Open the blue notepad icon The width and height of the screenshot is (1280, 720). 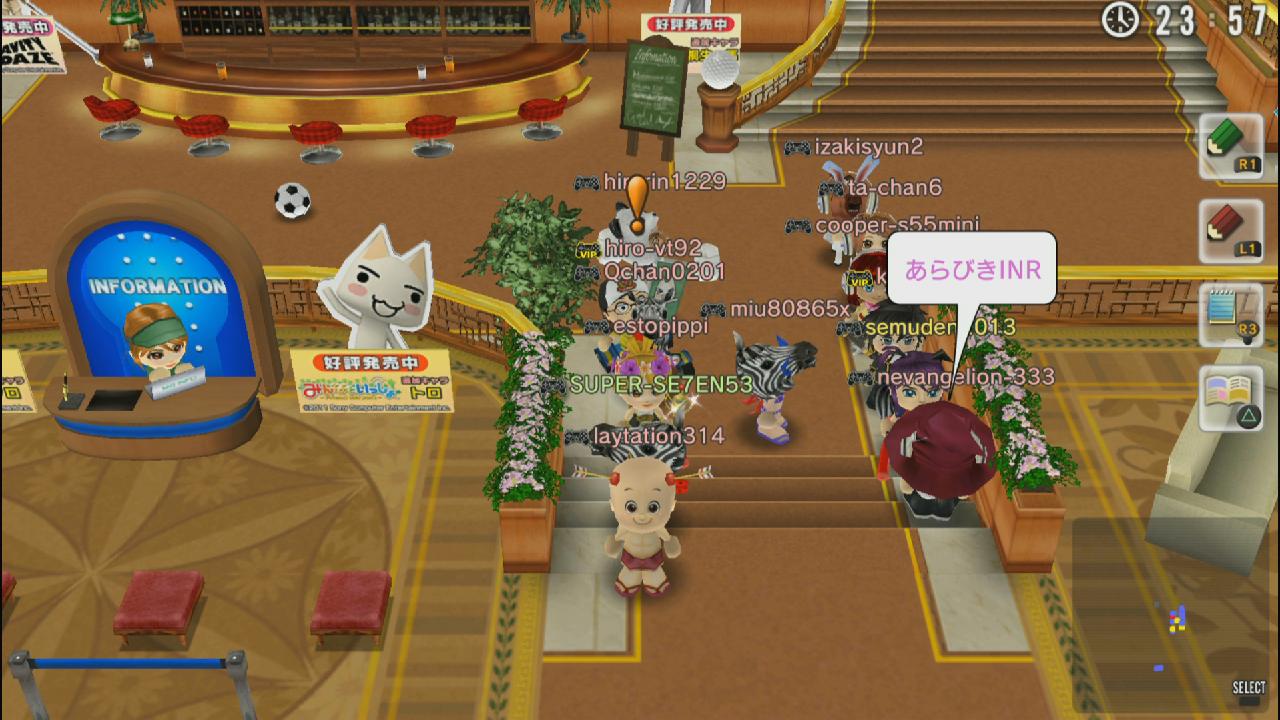1231,314
